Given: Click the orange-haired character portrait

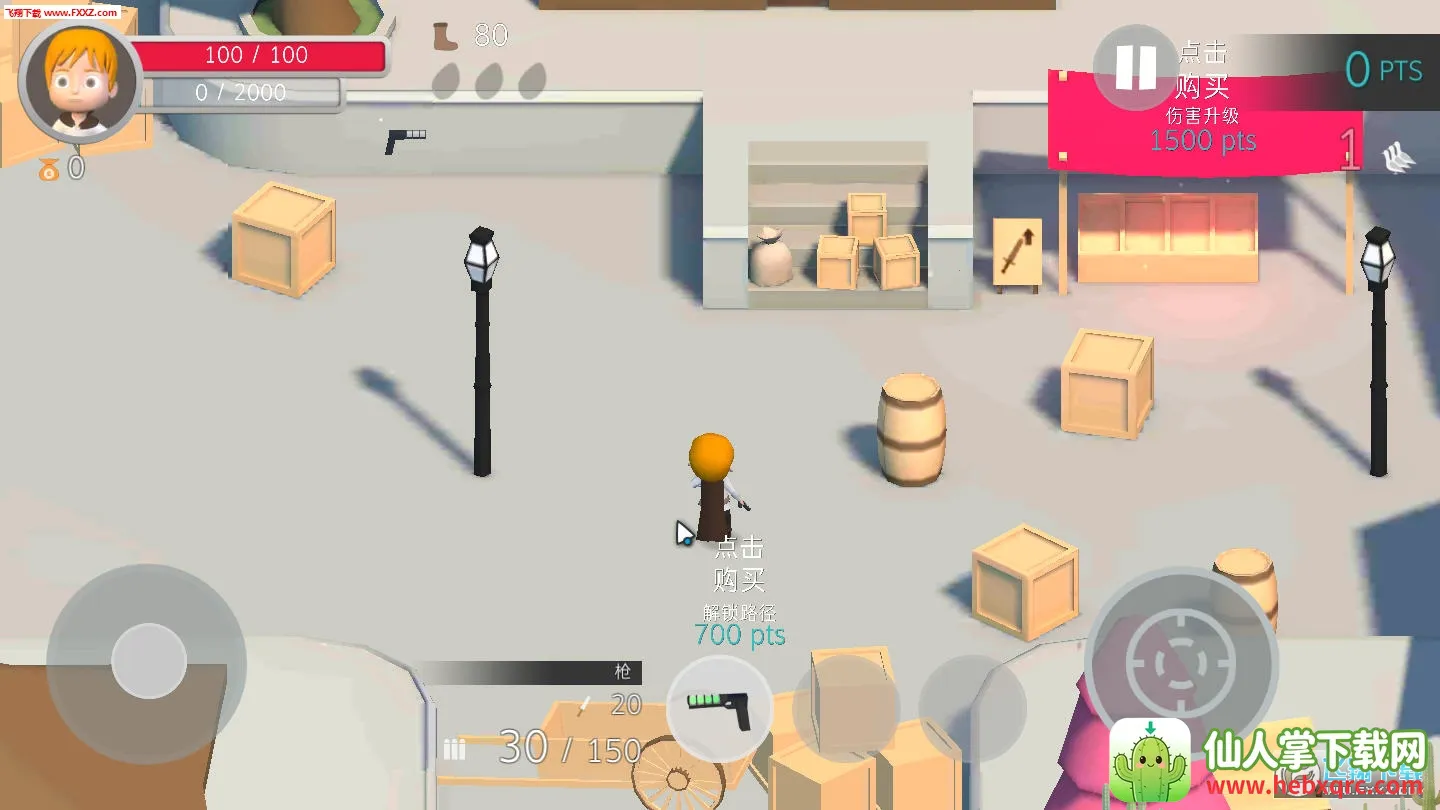Looking at the screenshot, I should [x=80, y=80].
